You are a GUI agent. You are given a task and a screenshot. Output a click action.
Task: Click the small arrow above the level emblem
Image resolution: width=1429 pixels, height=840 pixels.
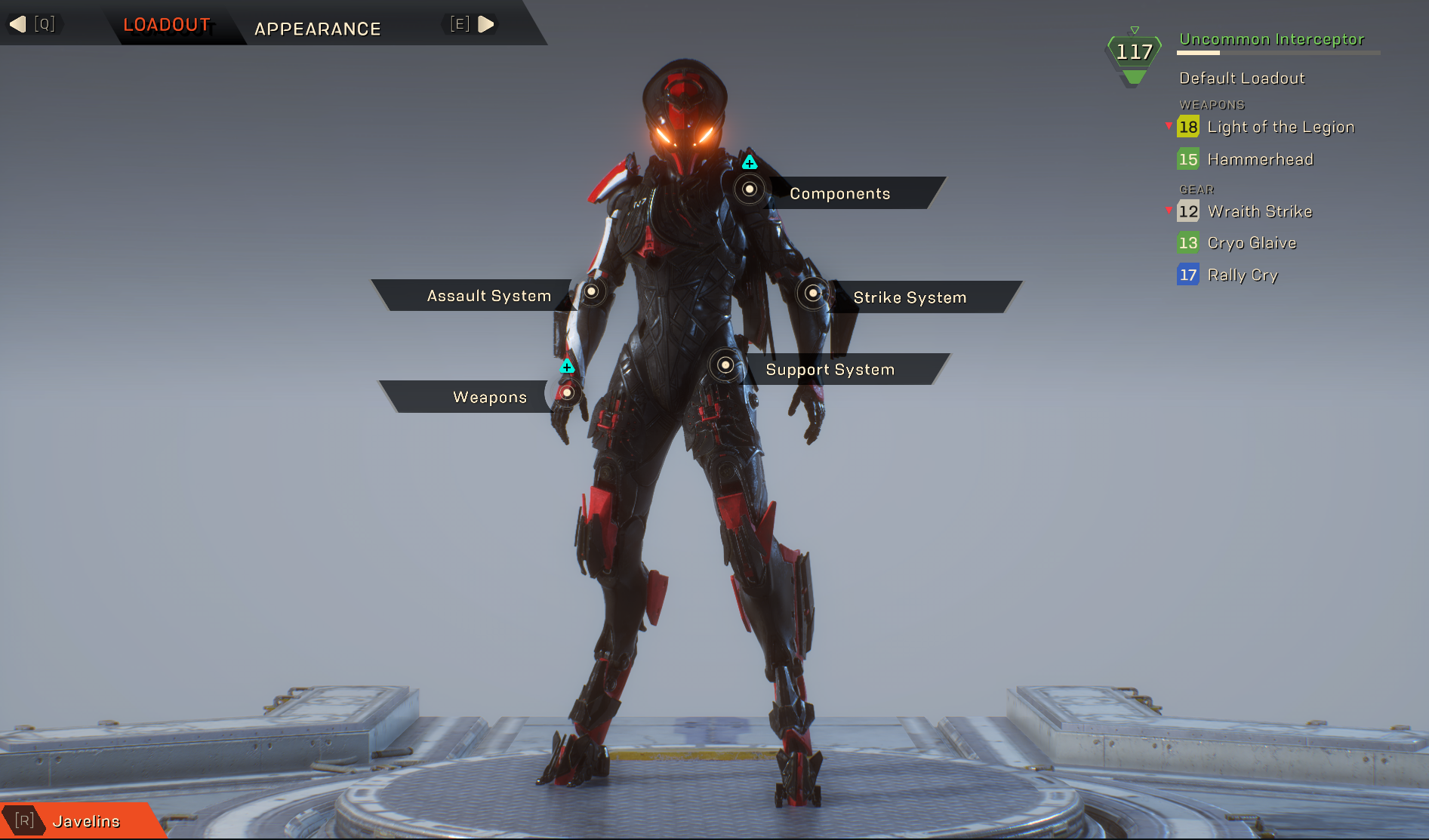1135,29
